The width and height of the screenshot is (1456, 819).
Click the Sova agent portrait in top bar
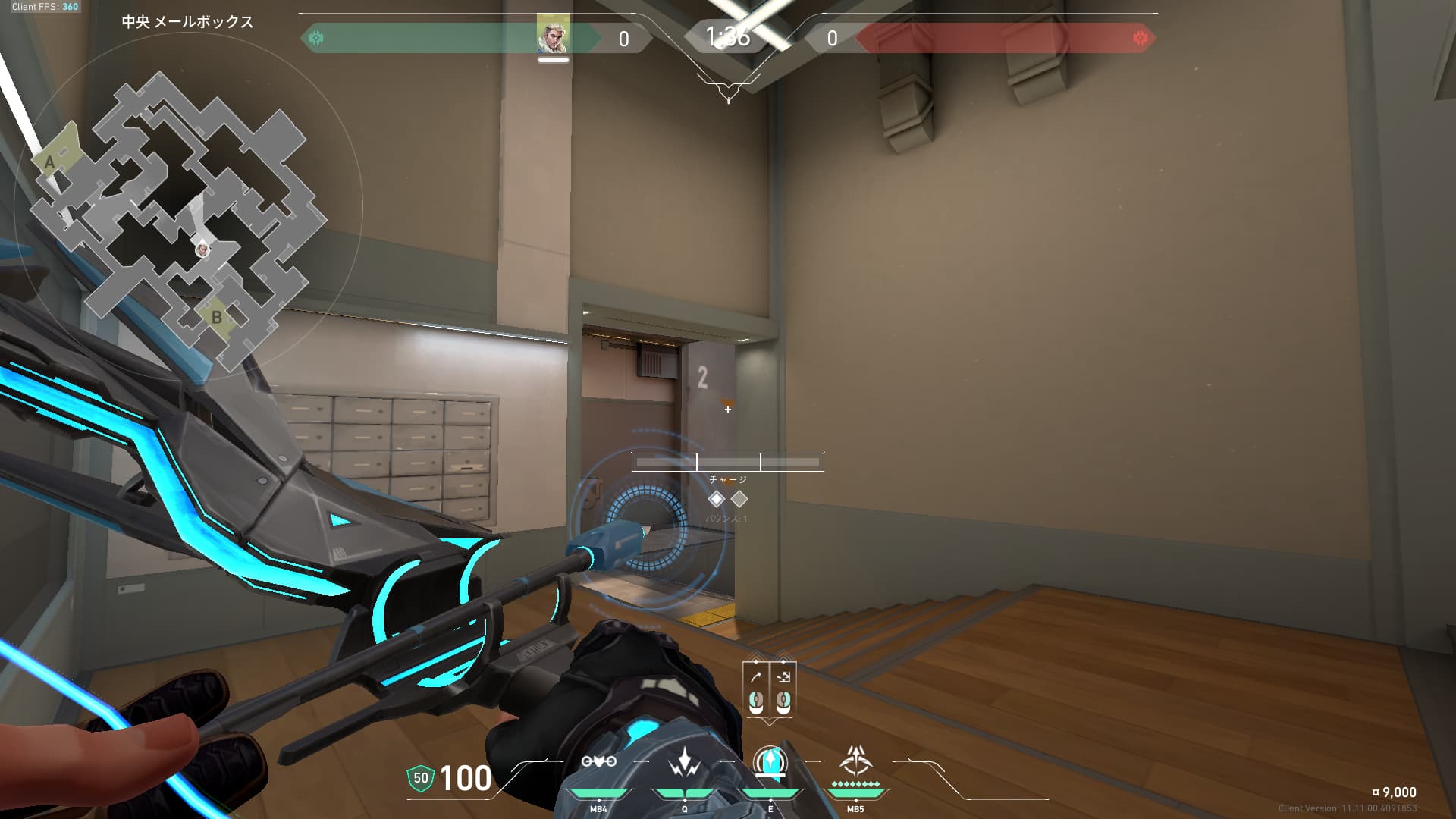pyautogui.click(x=553, y=35)
